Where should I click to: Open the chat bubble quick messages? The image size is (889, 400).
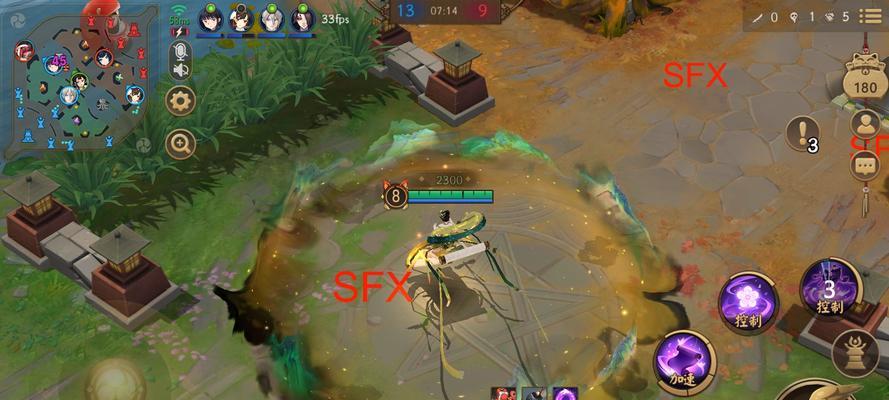(864, 164)
